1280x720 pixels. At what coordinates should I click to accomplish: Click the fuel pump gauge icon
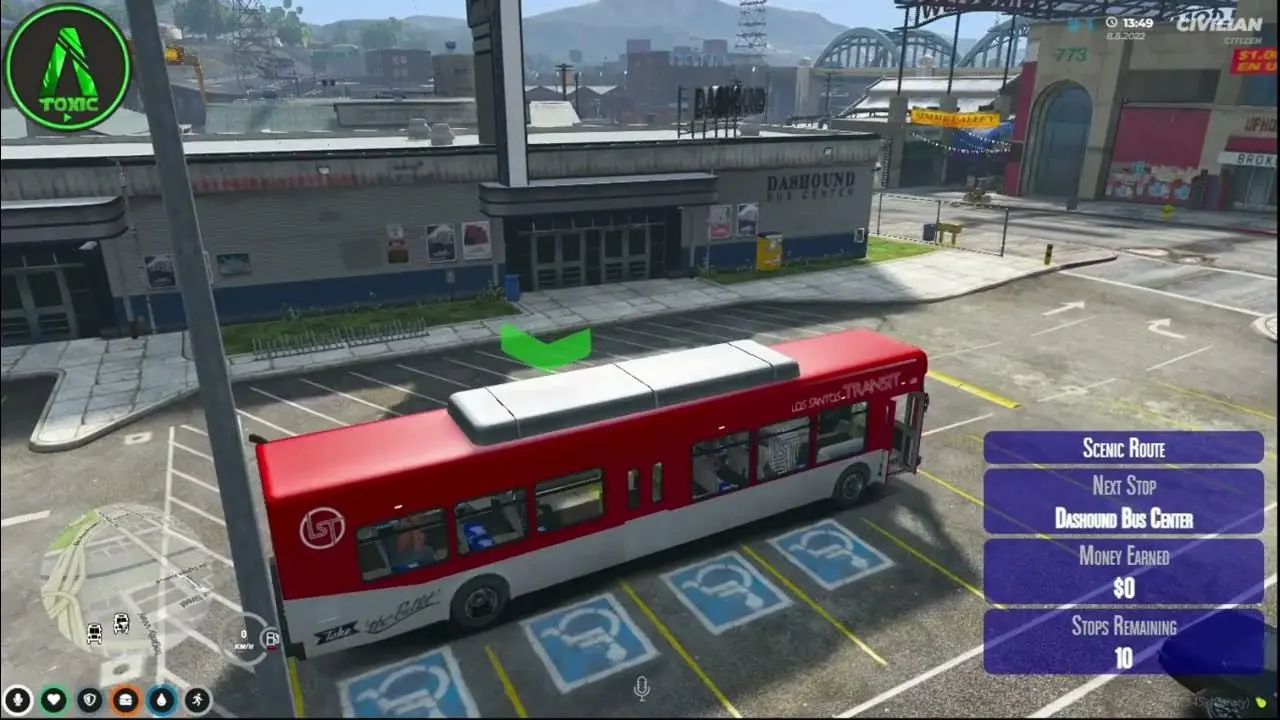(x=270, y=639)
